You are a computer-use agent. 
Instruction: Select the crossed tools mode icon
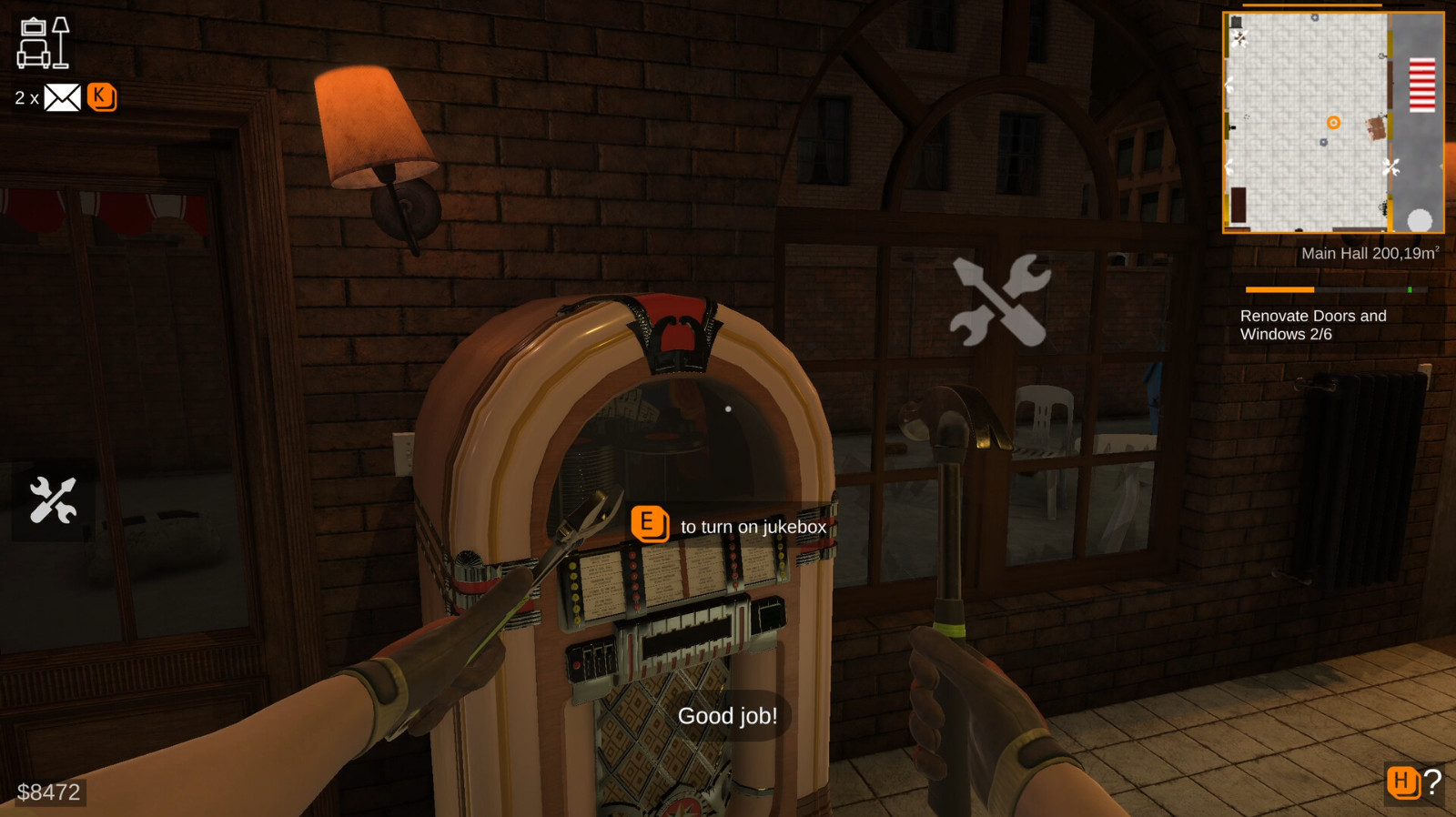53,499
